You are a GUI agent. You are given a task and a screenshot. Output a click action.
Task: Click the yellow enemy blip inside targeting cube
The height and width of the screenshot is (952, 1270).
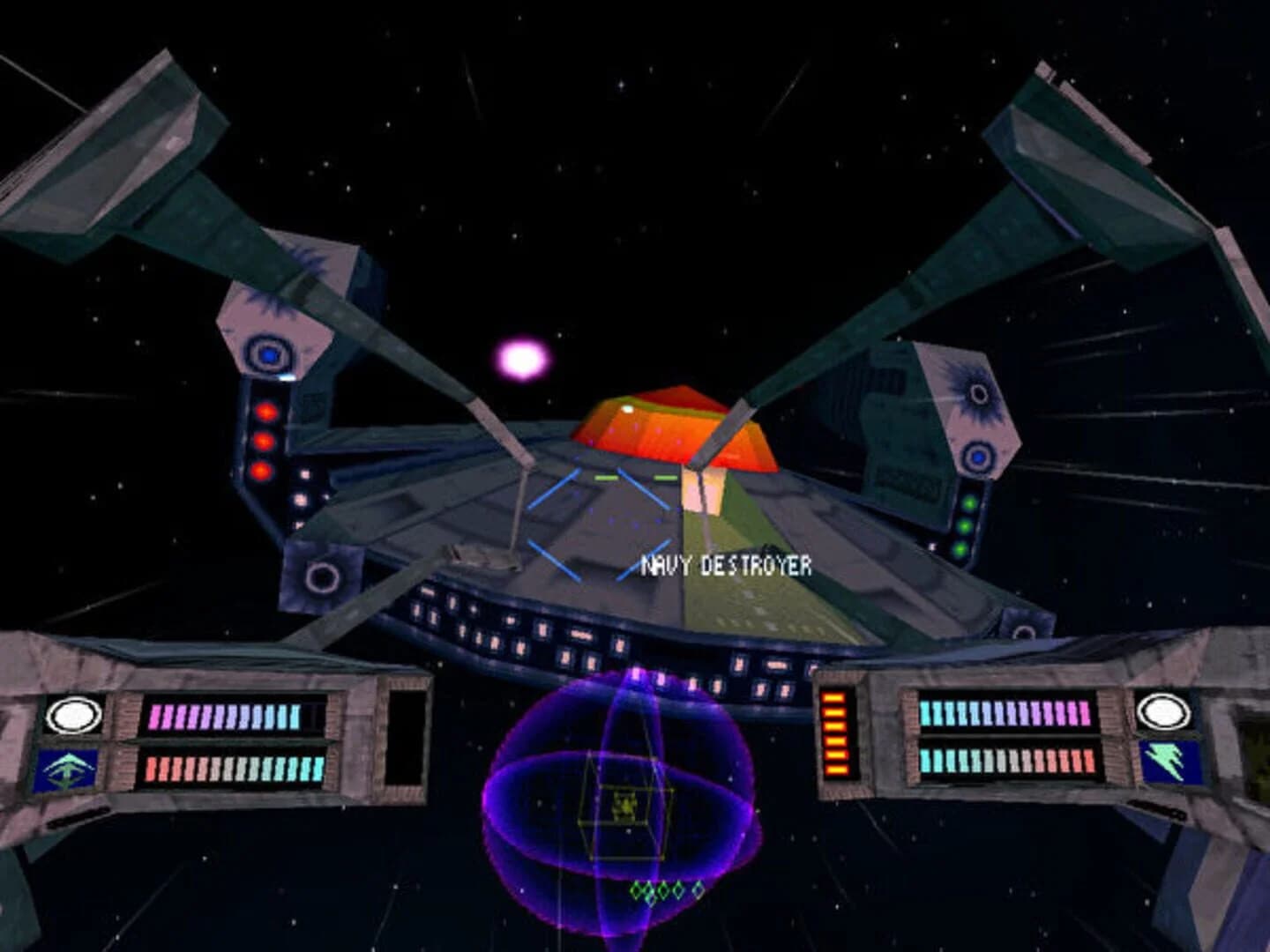[624, 802]
